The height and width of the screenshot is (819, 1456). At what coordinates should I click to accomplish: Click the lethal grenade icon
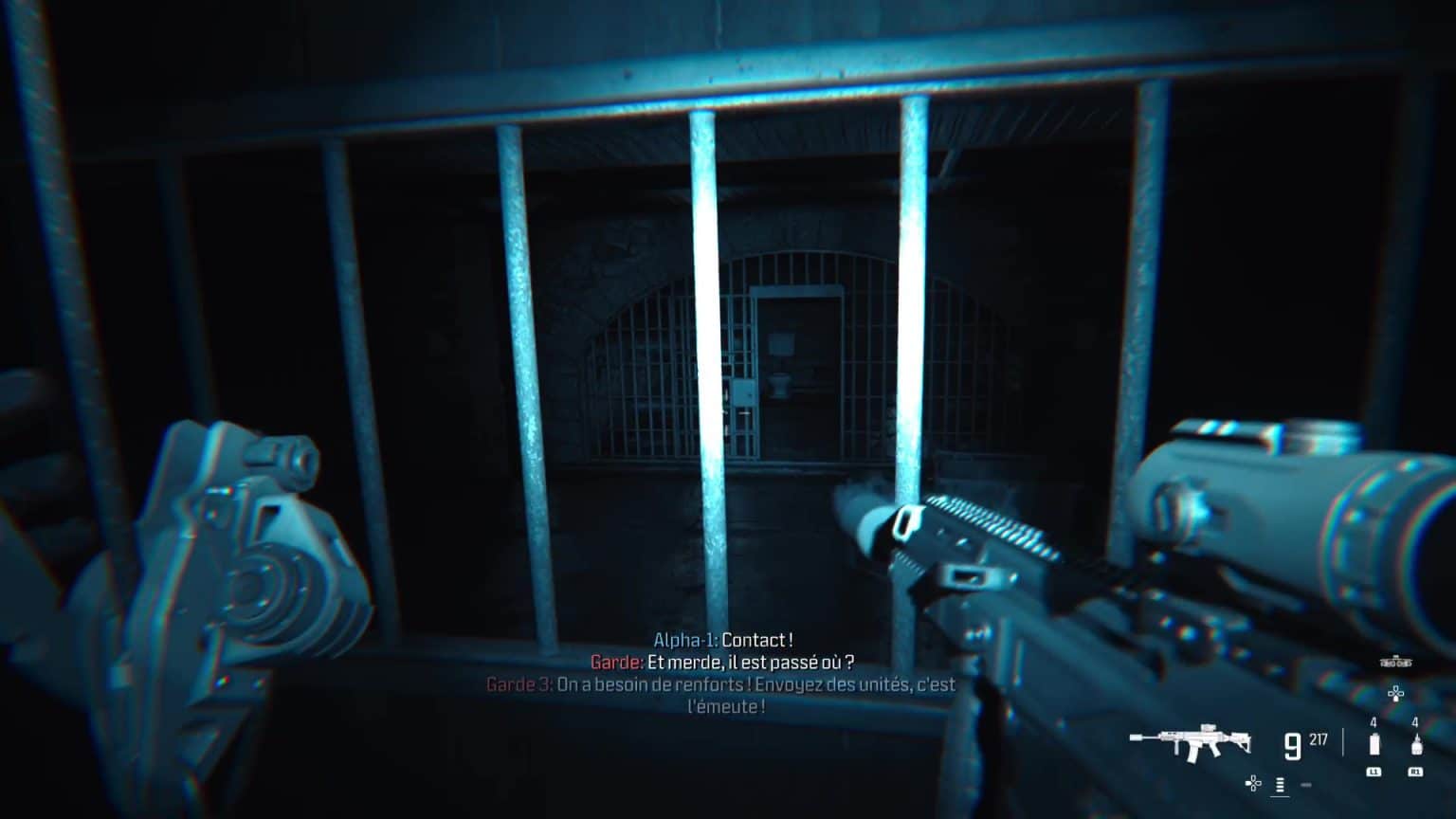point(1416,745)
